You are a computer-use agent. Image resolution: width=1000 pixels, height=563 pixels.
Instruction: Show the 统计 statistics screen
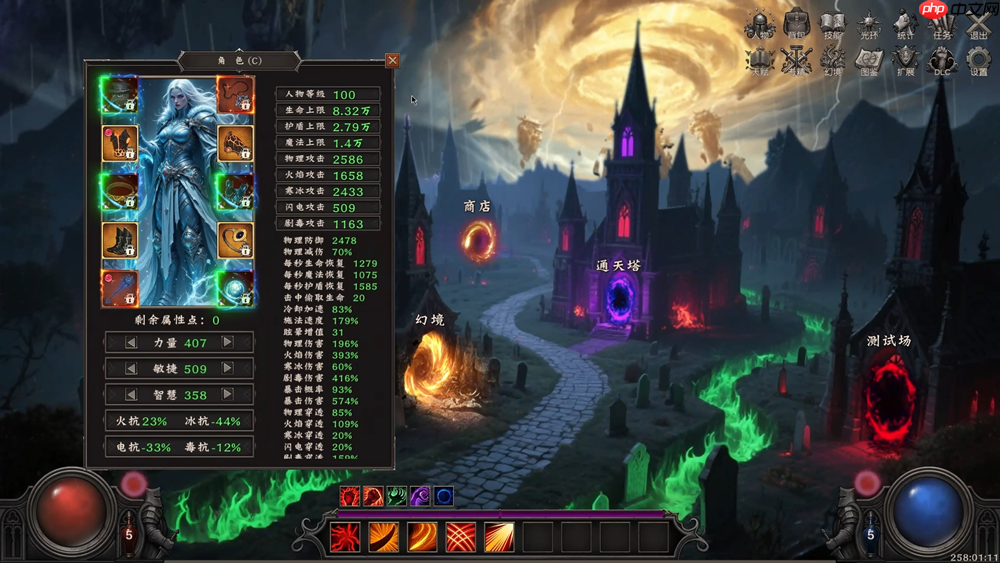(906, 25)
